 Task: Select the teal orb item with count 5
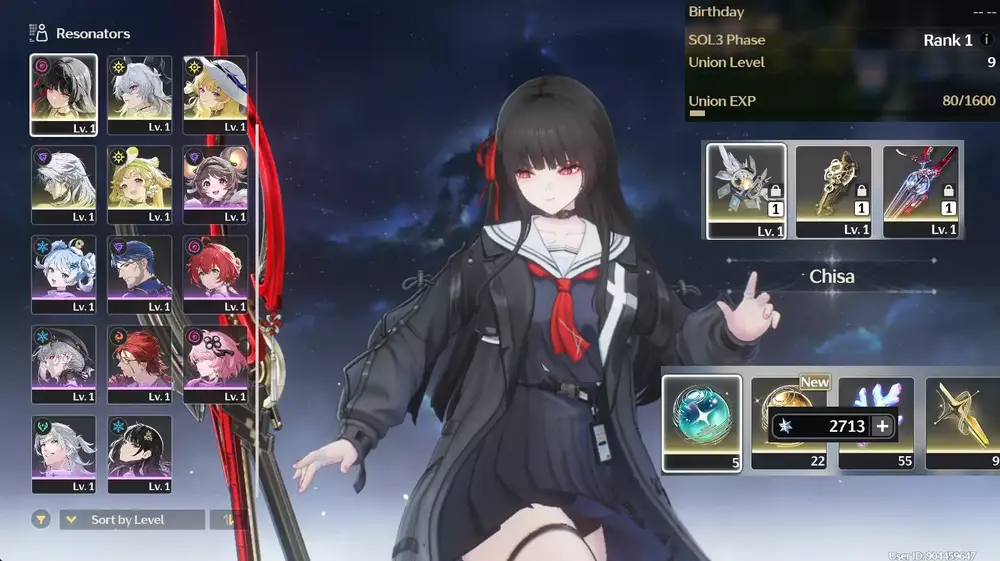point(701,421)
